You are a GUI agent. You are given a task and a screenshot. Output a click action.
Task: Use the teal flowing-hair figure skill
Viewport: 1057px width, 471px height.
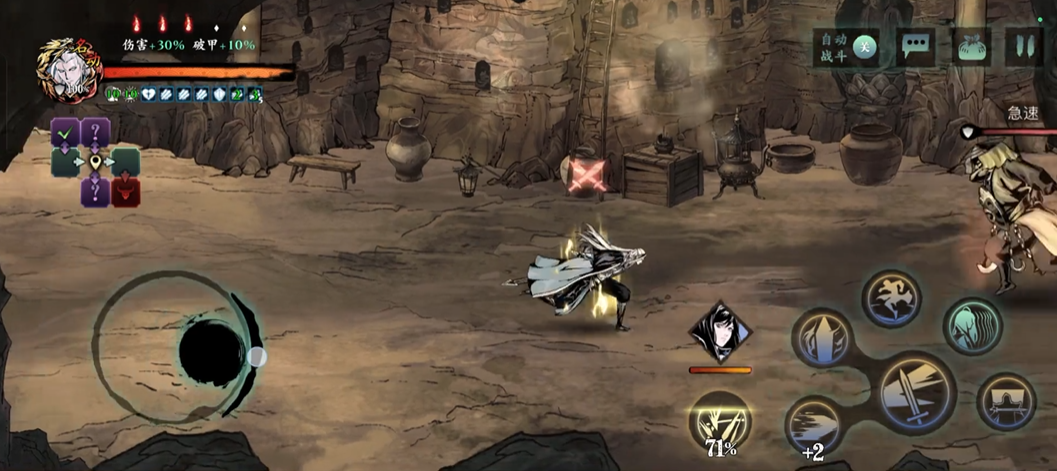pos(972,325)
